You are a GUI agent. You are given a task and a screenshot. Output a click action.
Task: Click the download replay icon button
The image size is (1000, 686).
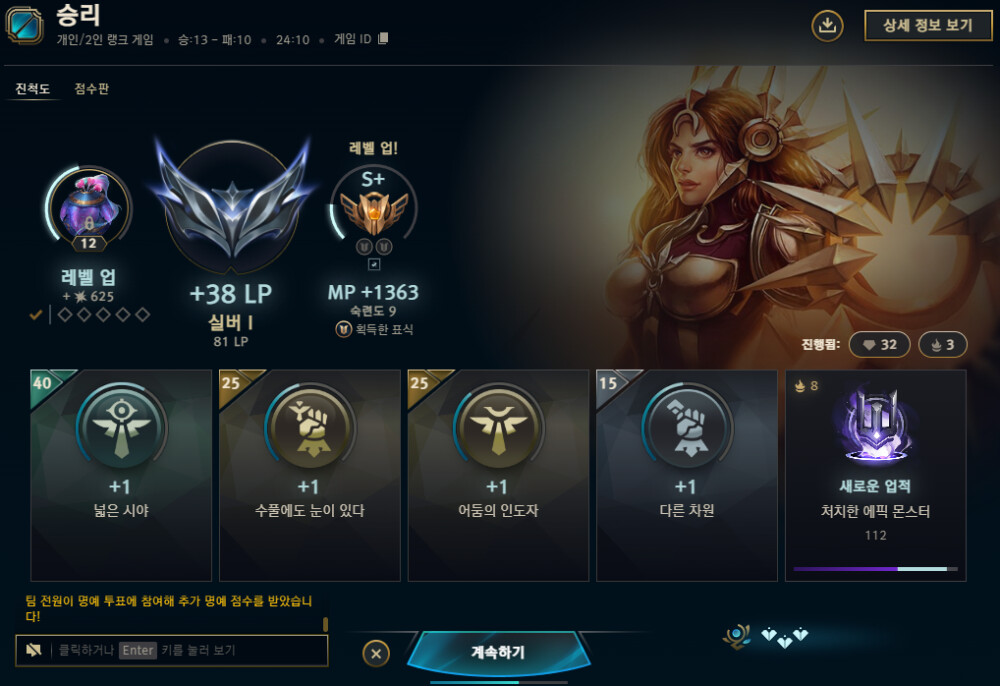(x=827, y=26)
